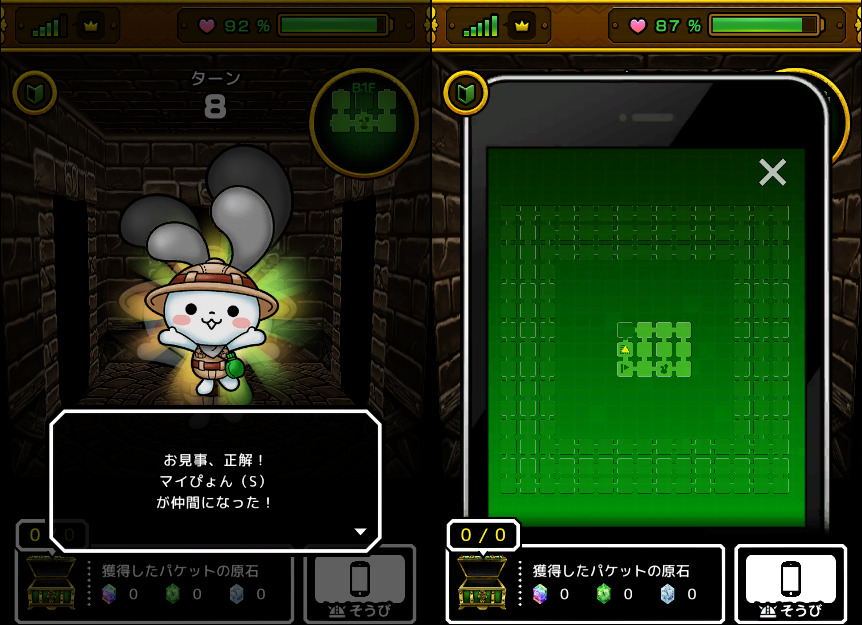Close the green phone map with X
This screenshot has width=862, height=625.
pyautogui.click(x=772, y=173)
